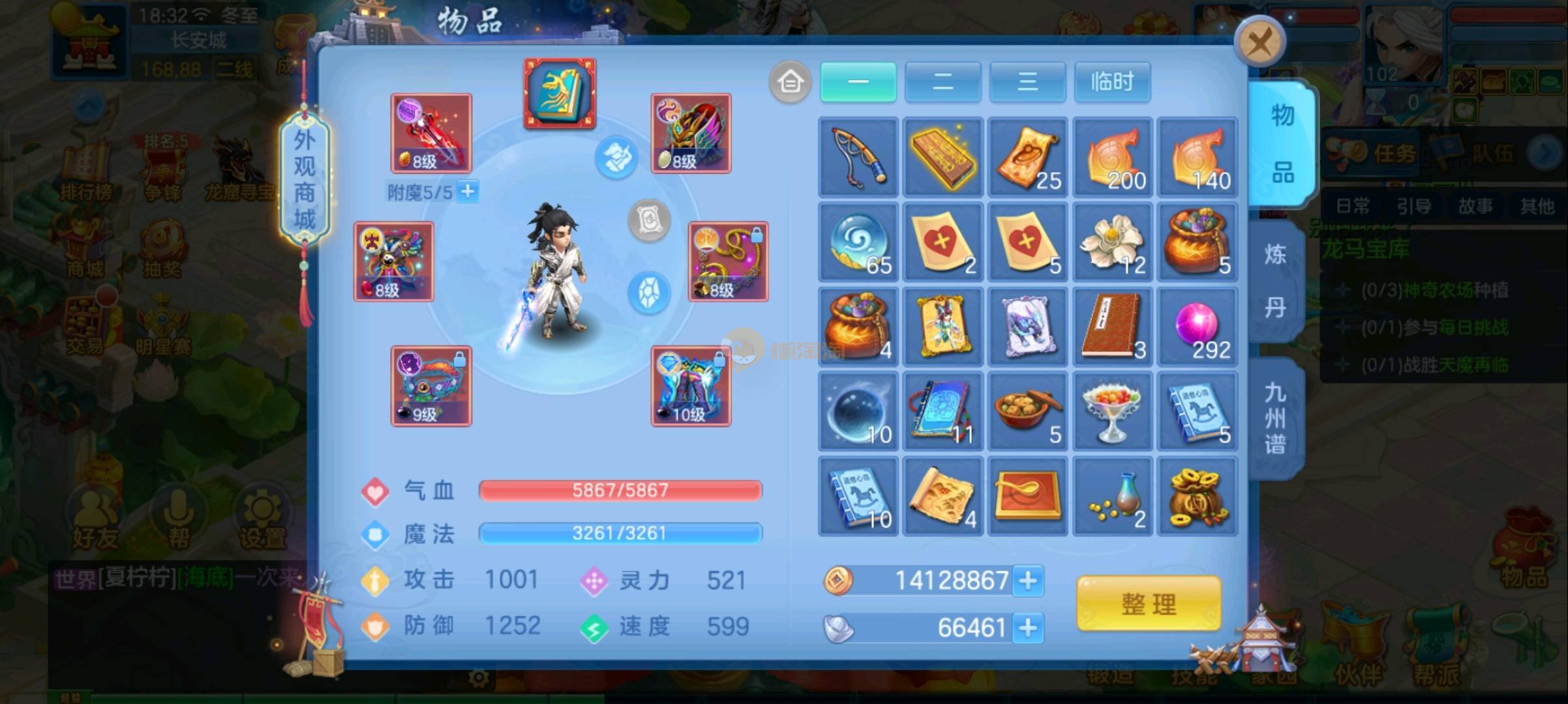Click the 整理 sort button

point(1149,604)
